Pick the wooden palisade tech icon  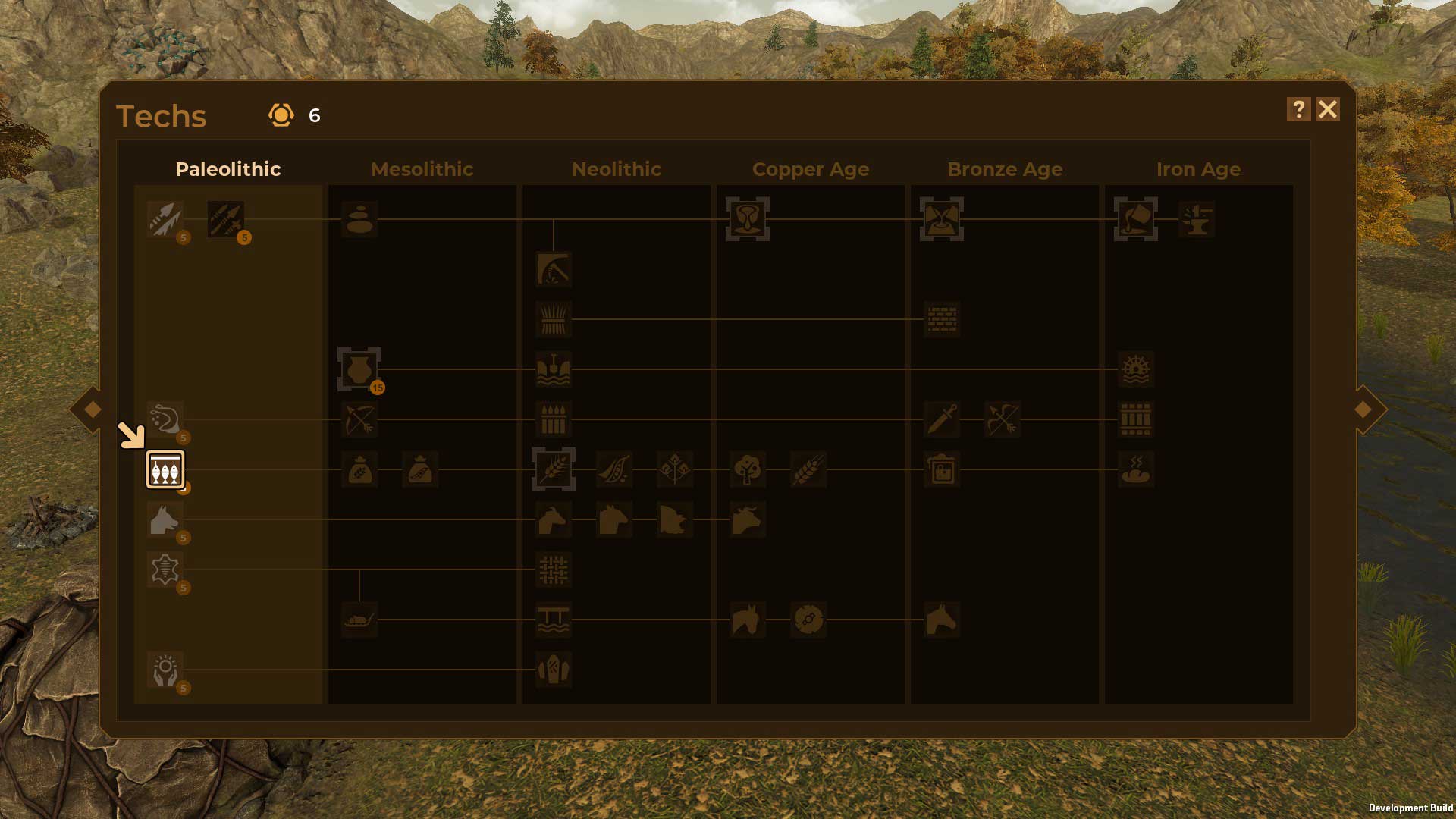tap(553, 419)
